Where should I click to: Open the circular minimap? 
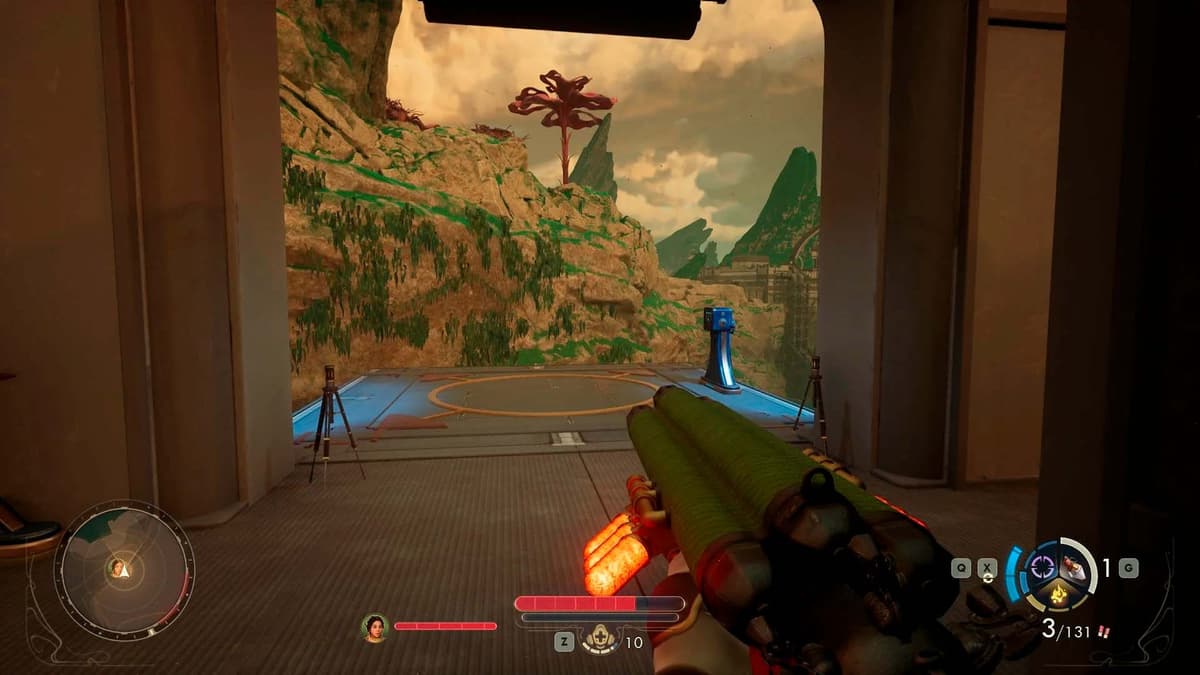[x=124, y=571]
